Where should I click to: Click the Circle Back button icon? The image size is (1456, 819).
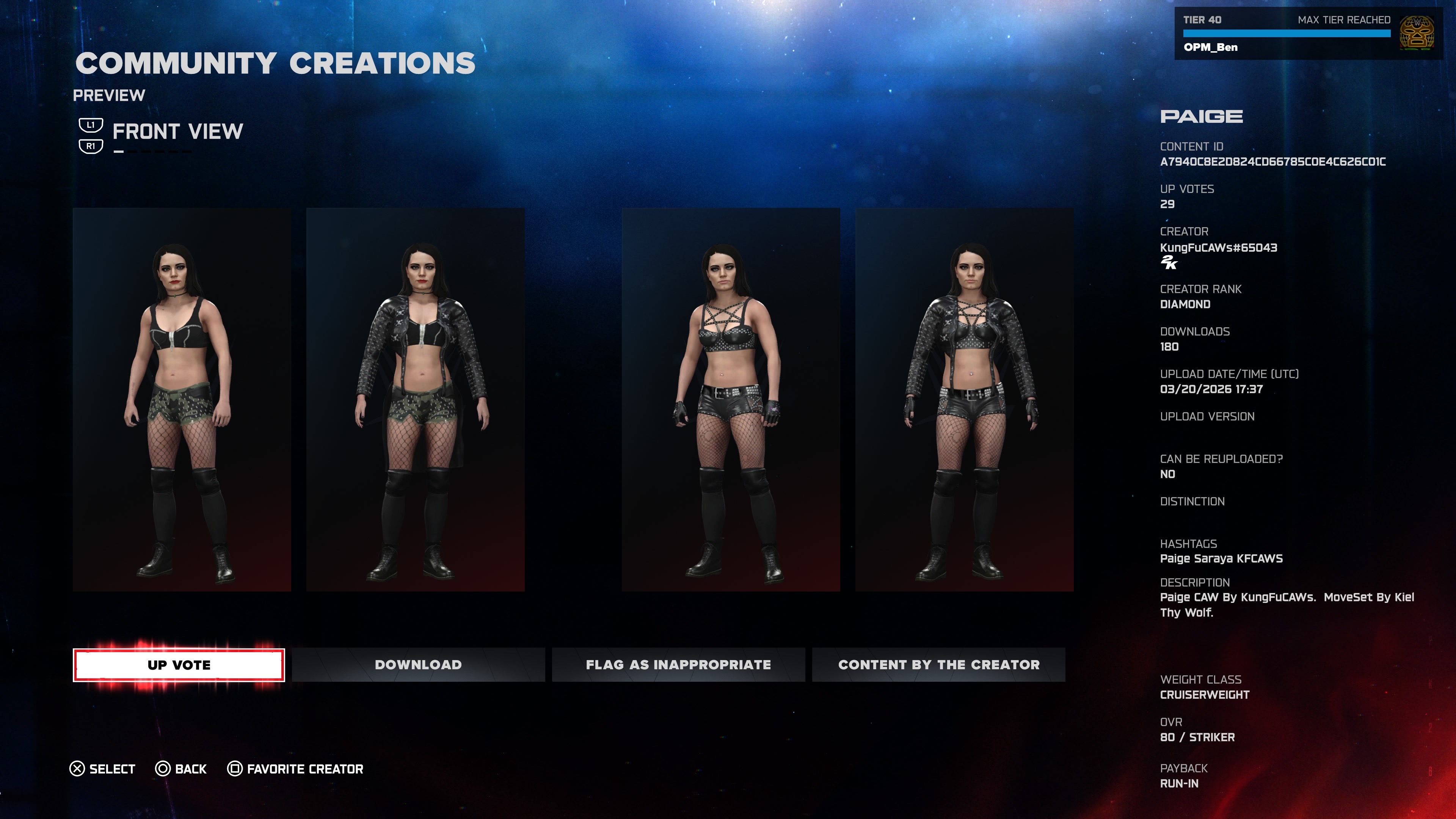click(x=163, y=769)
